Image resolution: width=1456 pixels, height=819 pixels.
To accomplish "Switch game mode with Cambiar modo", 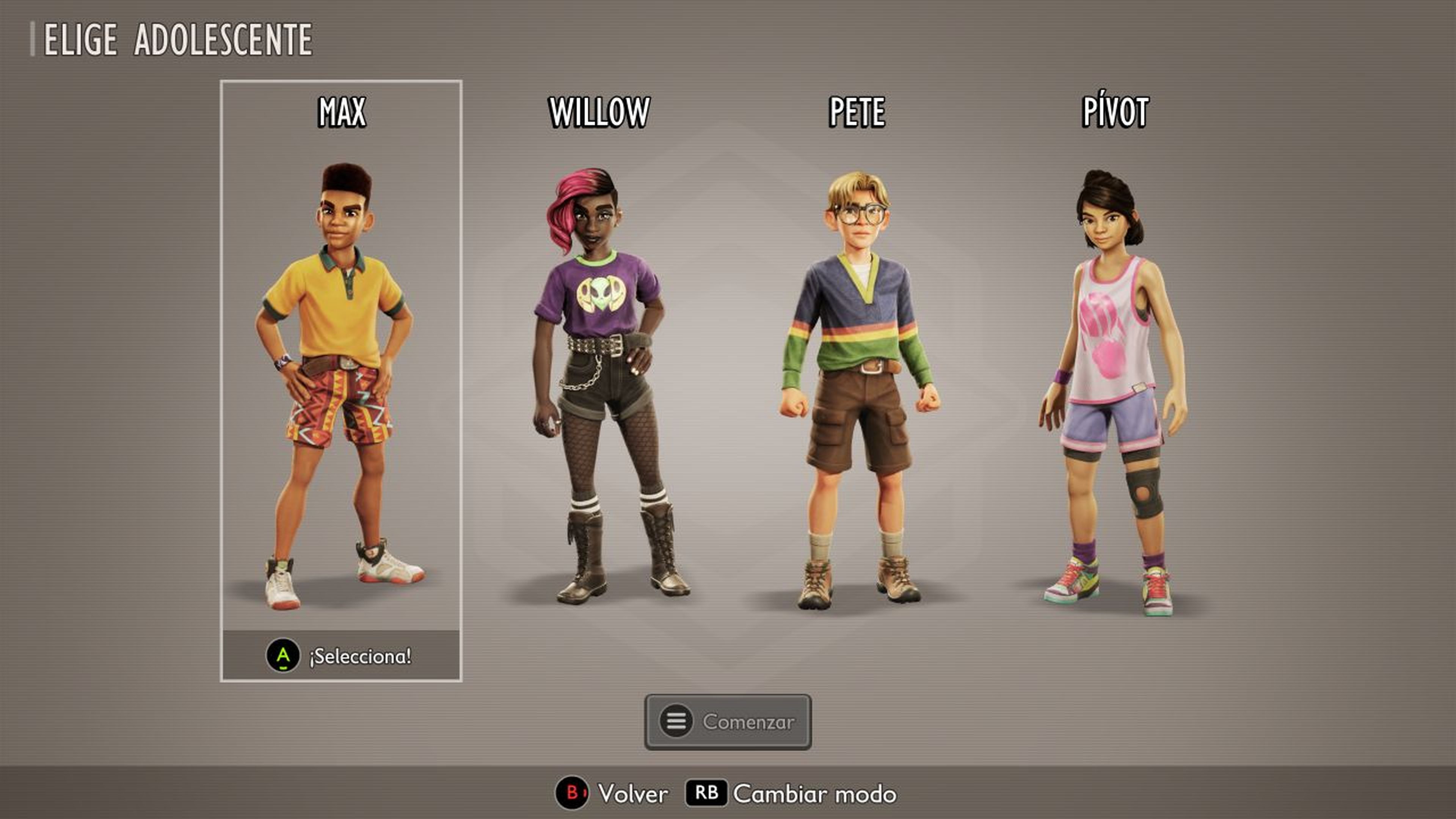I will click(791, 794).
